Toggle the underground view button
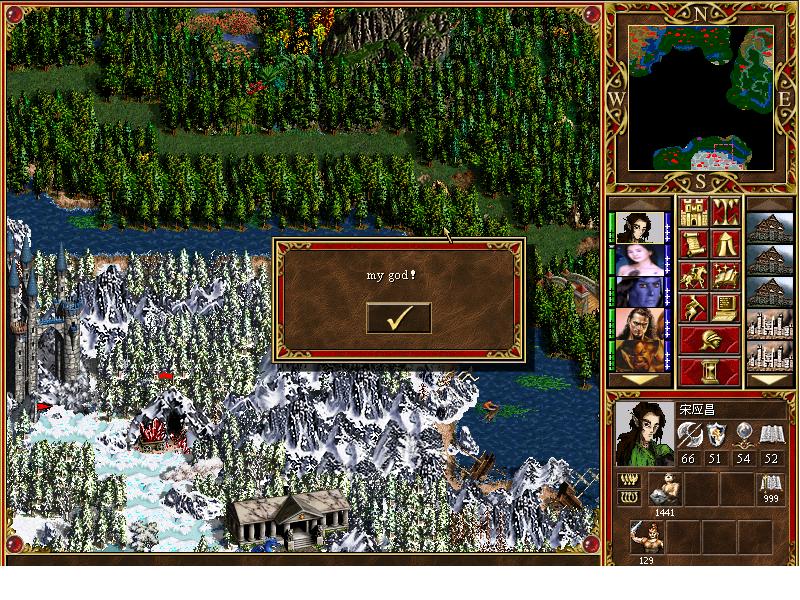 coord(725,212)
